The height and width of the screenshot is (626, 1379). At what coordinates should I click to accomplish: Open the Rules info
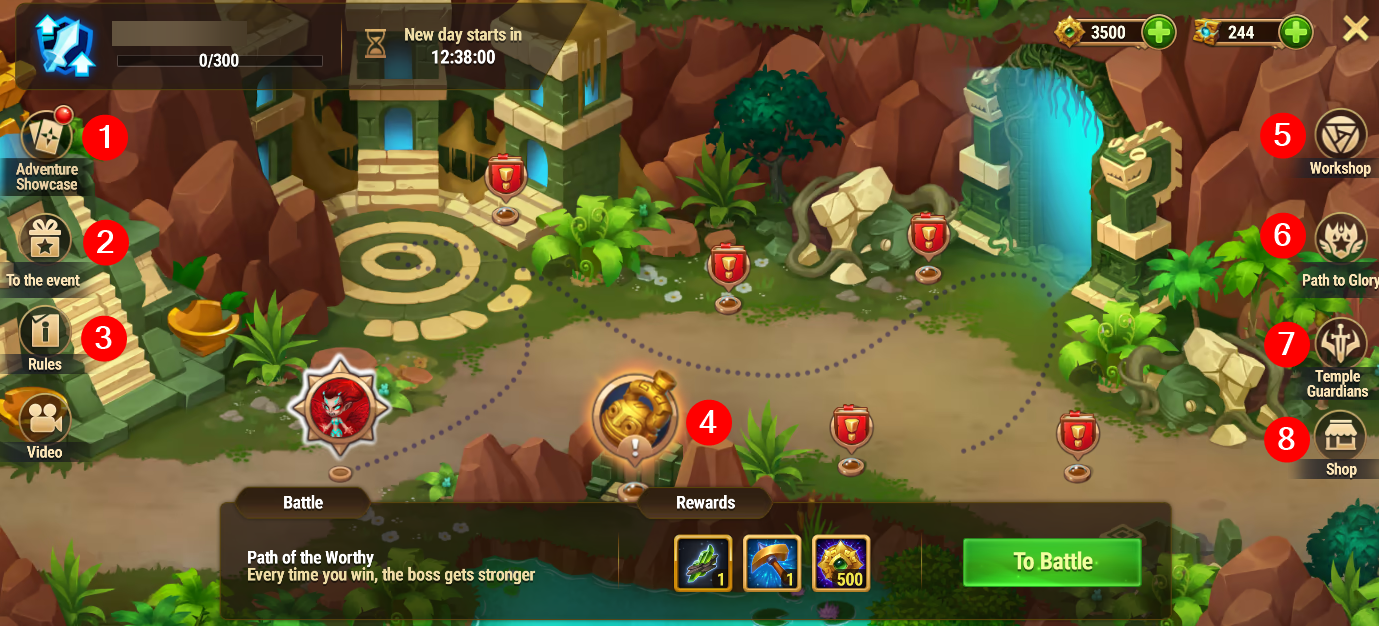tap(44, 331)
